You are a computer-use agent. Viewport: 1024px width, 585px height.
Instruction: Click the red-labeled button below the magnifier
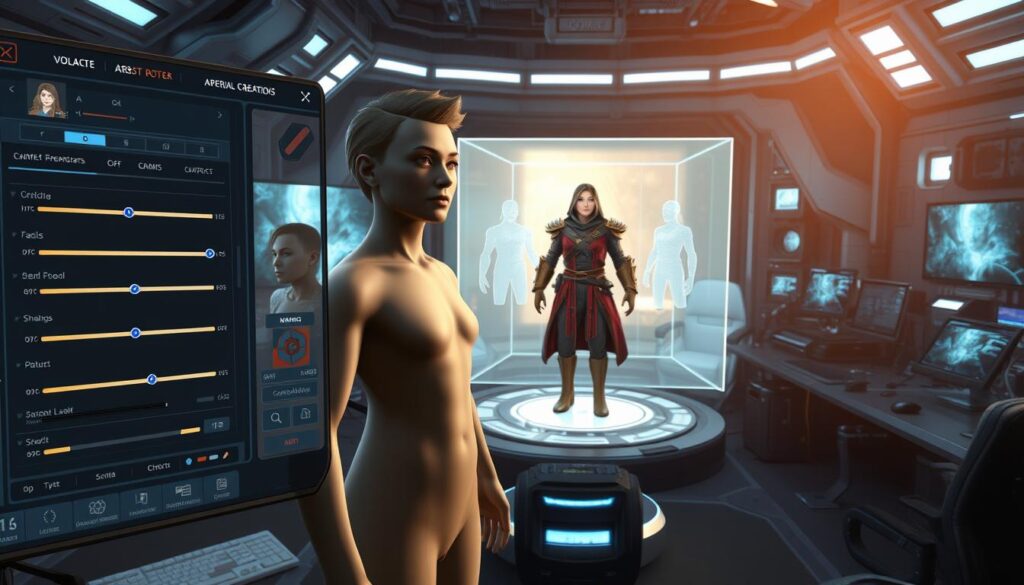click(290, 441)
